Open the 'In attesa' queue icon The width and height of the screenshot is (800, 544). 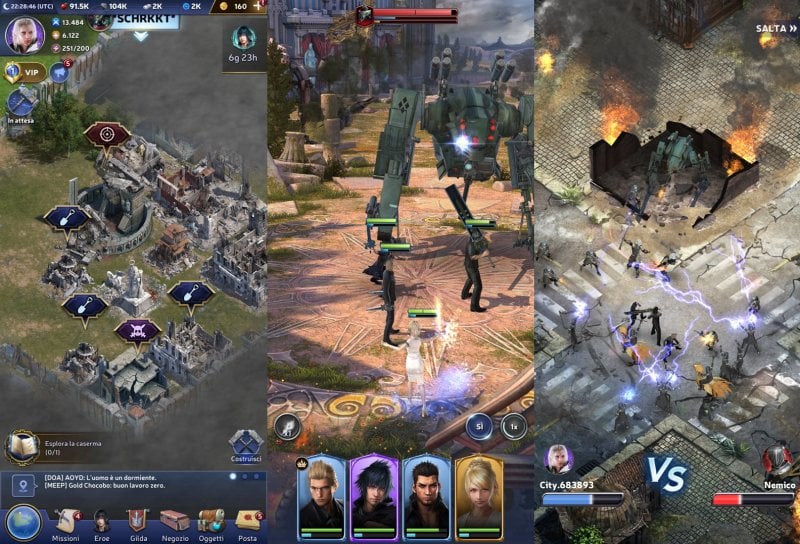click(21, 104)
